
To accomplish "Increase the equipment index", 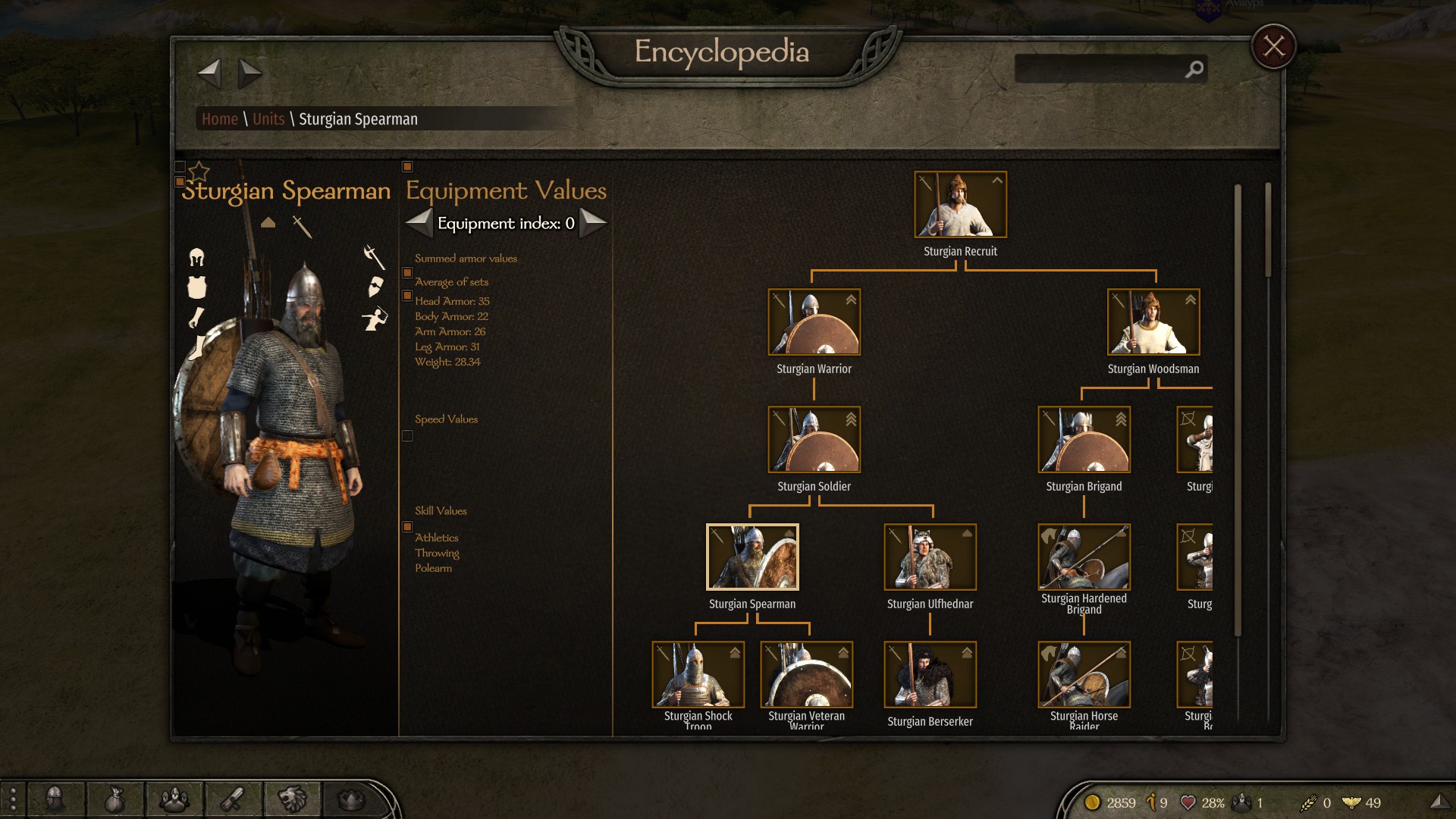I will click(593, 223).
